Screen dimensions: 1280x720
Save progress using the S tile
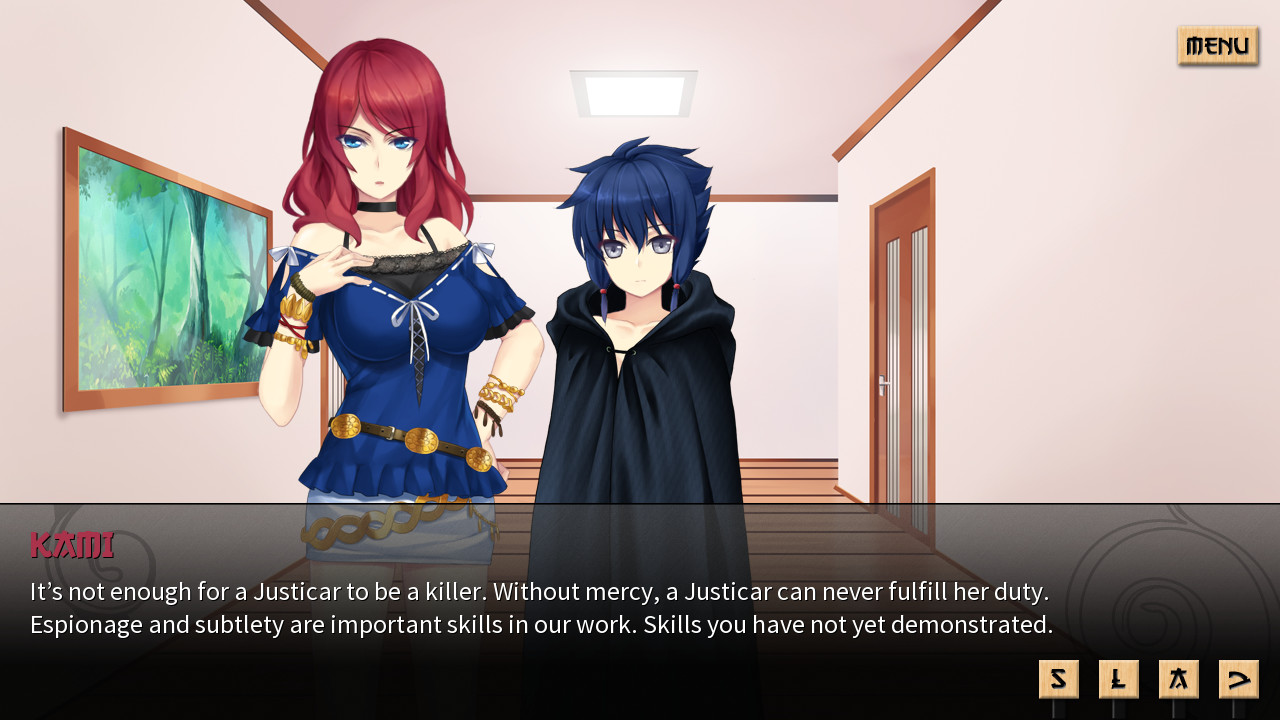click(1058, 678)
